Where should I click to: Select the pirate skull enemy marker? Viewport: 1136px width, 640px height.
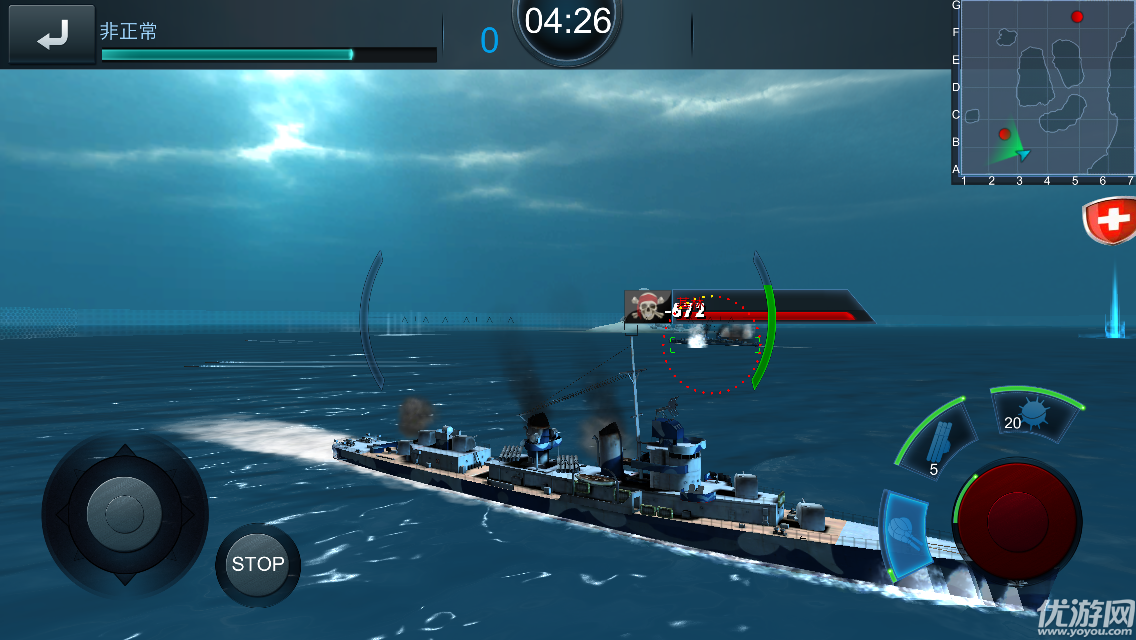click(x=648, y=306)
